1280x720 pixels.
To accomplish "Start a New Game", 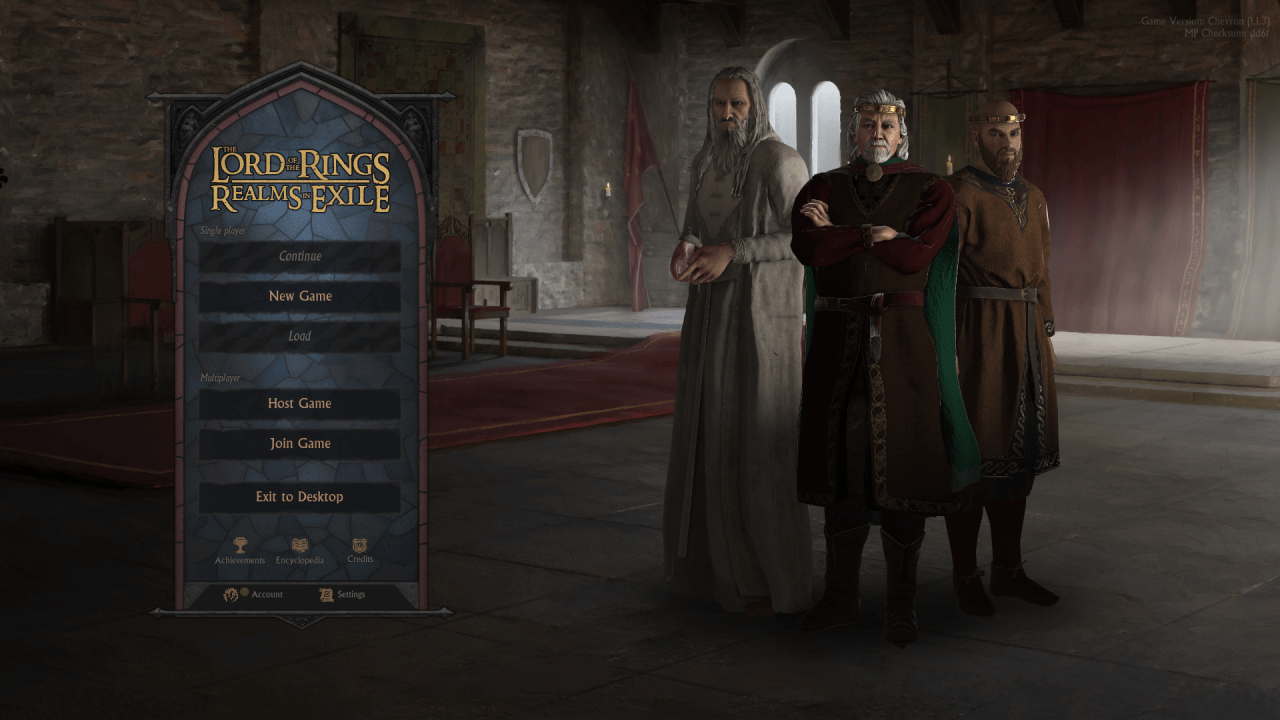I will click(300, 296).
